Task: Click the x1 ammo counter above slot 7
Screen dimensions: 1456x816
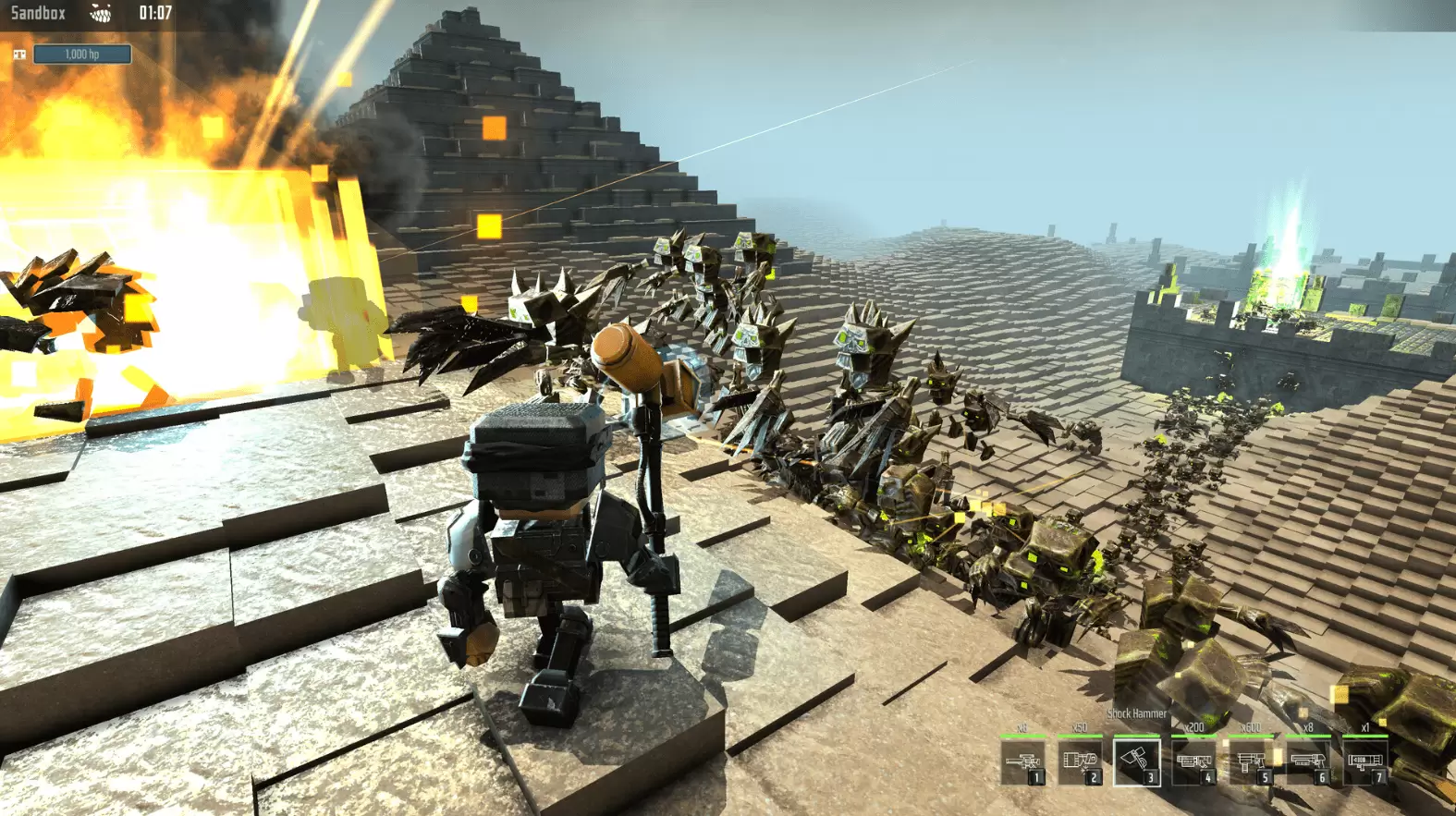Action: tap(1365, 727)
